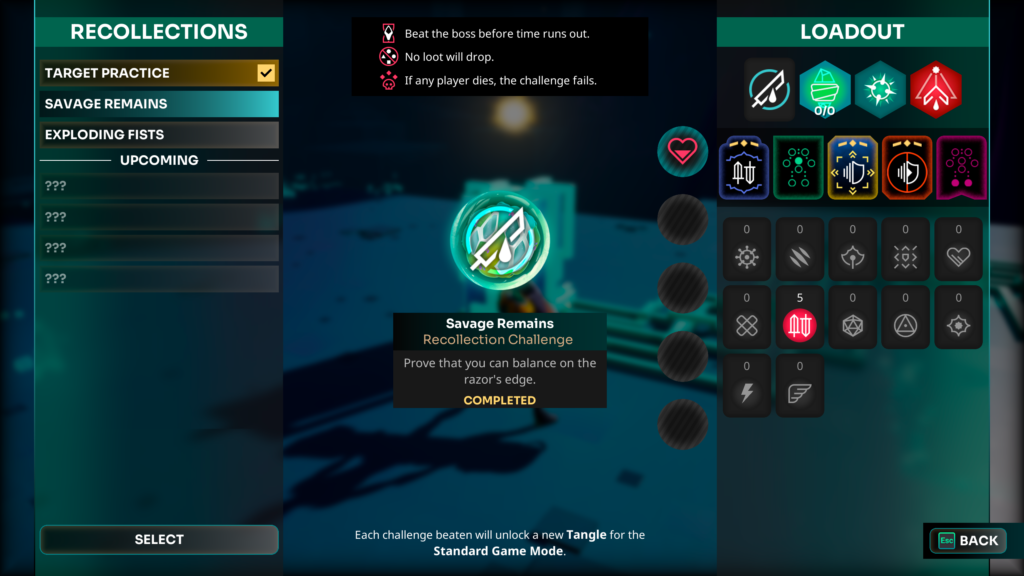Click the lightning bolt stat slot

(747, 392)
